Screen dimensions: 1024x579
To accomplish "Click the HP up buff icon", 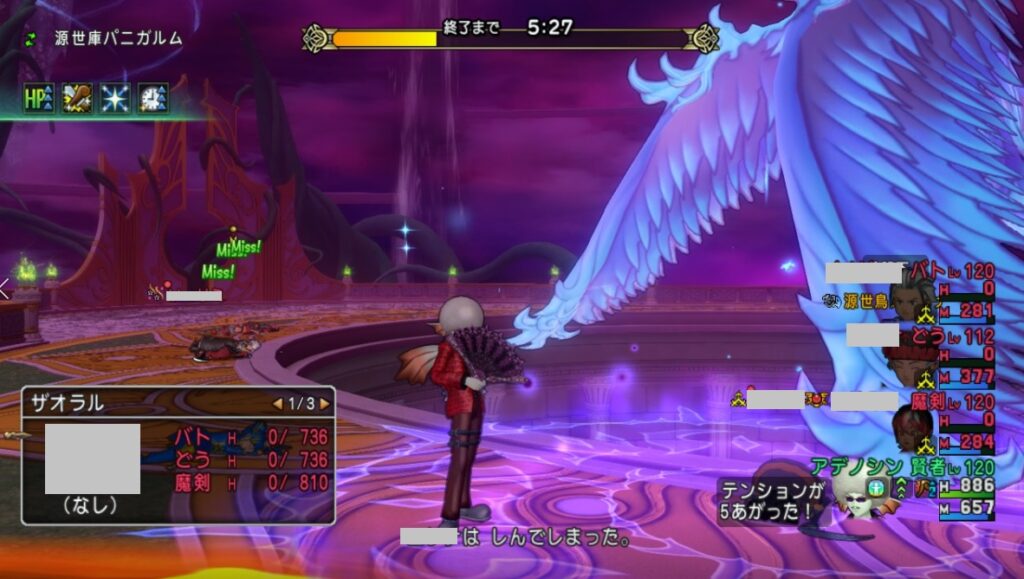I will point(39,98).
